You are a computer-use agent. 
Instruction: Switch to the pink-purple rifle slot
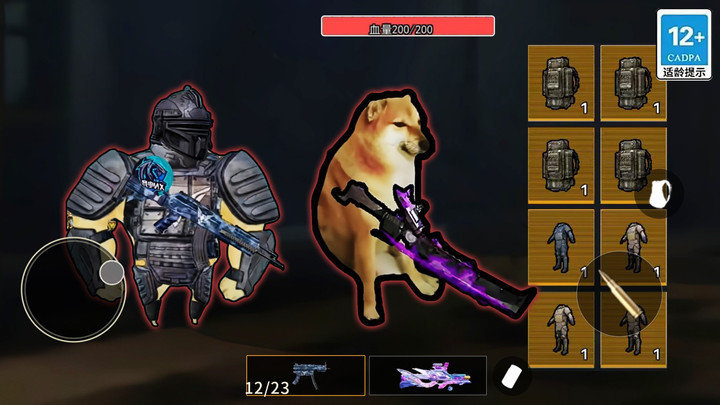pyautogui.click(x=427, y=375)
